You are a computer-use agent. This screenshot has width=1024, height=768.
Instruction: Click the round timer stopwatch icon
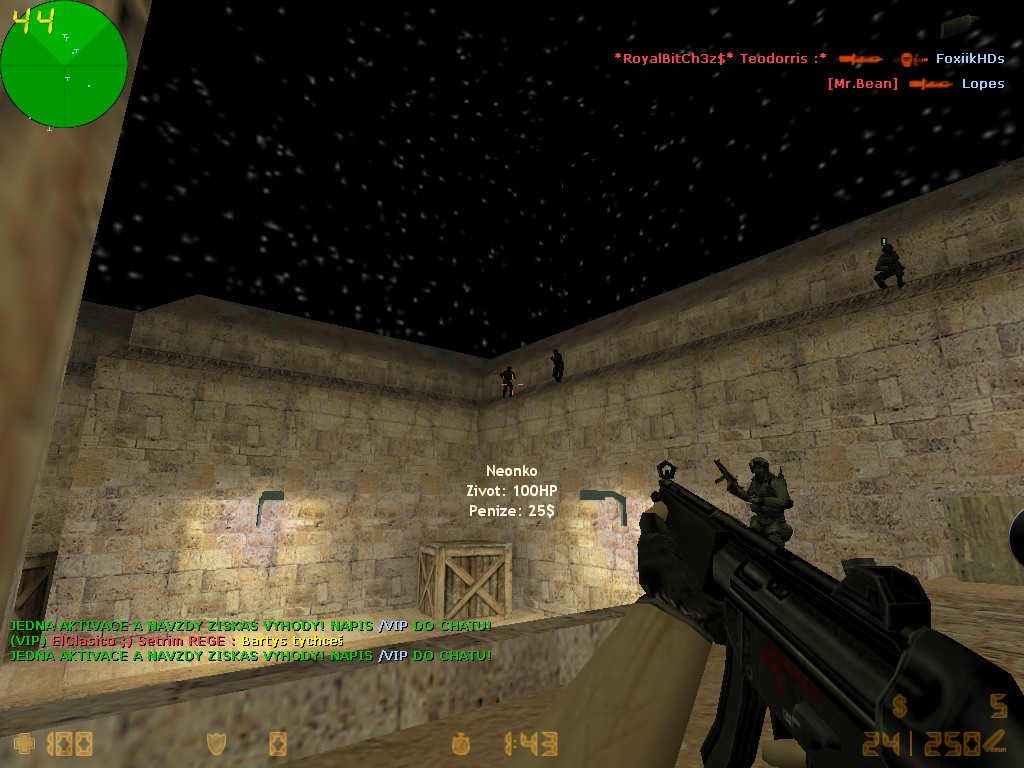point(460,743)
